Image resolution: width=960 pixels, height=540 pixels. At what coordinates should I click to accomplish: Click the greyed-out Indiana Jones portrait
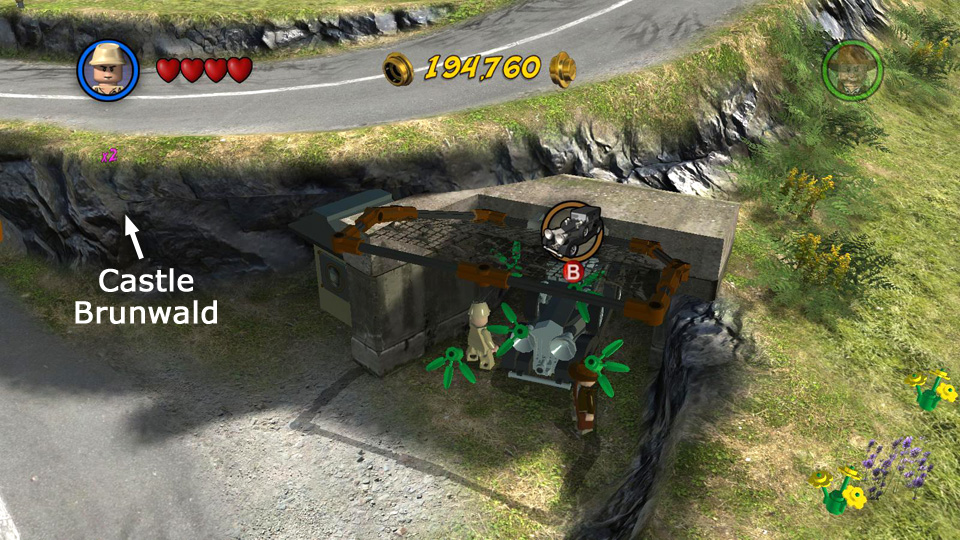pyautogui.click(x=851, y=69)
